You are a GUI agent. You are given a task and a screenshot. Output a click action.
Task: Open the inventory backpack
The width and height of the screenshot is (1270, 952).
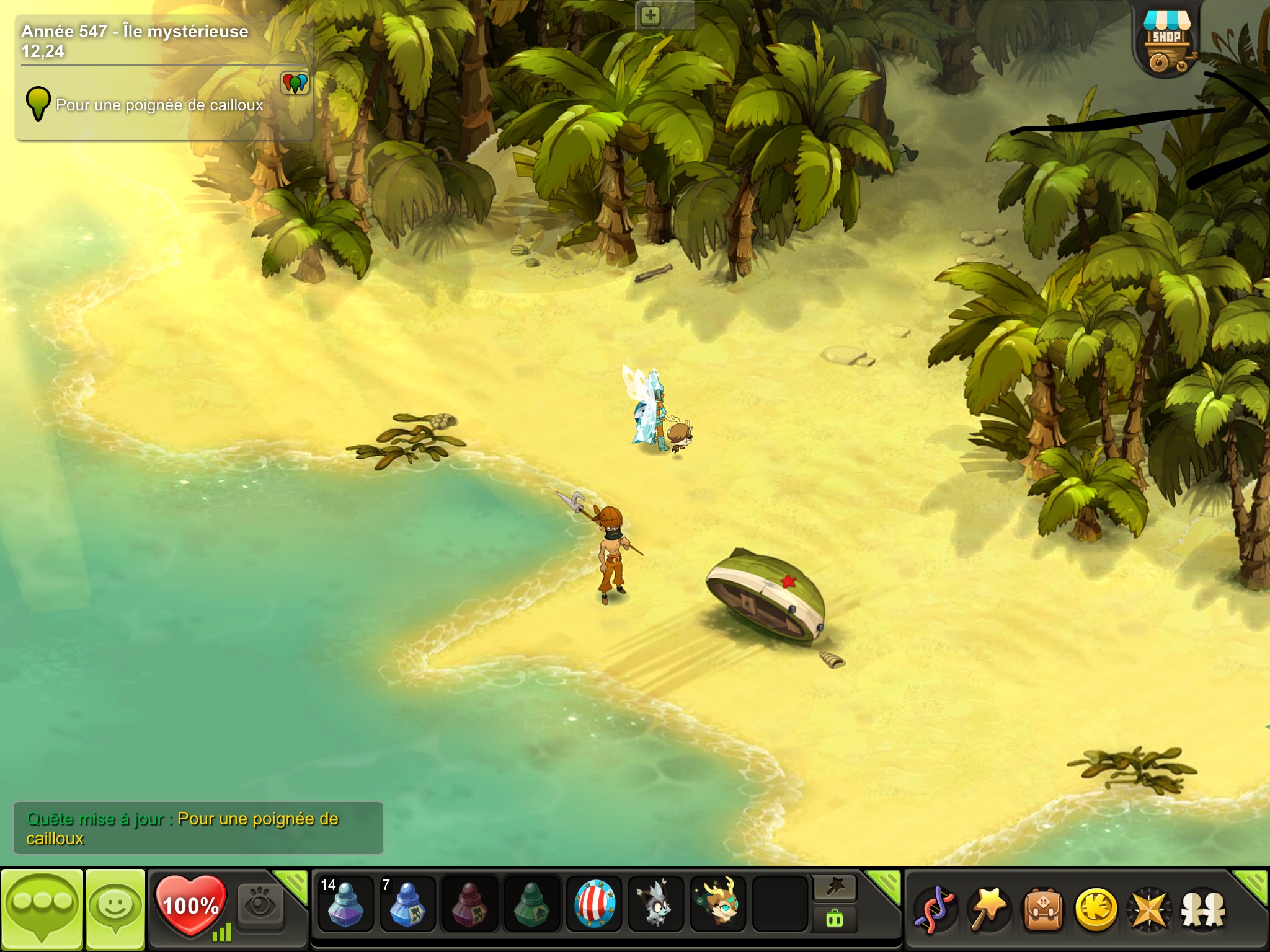[1043, 910]
